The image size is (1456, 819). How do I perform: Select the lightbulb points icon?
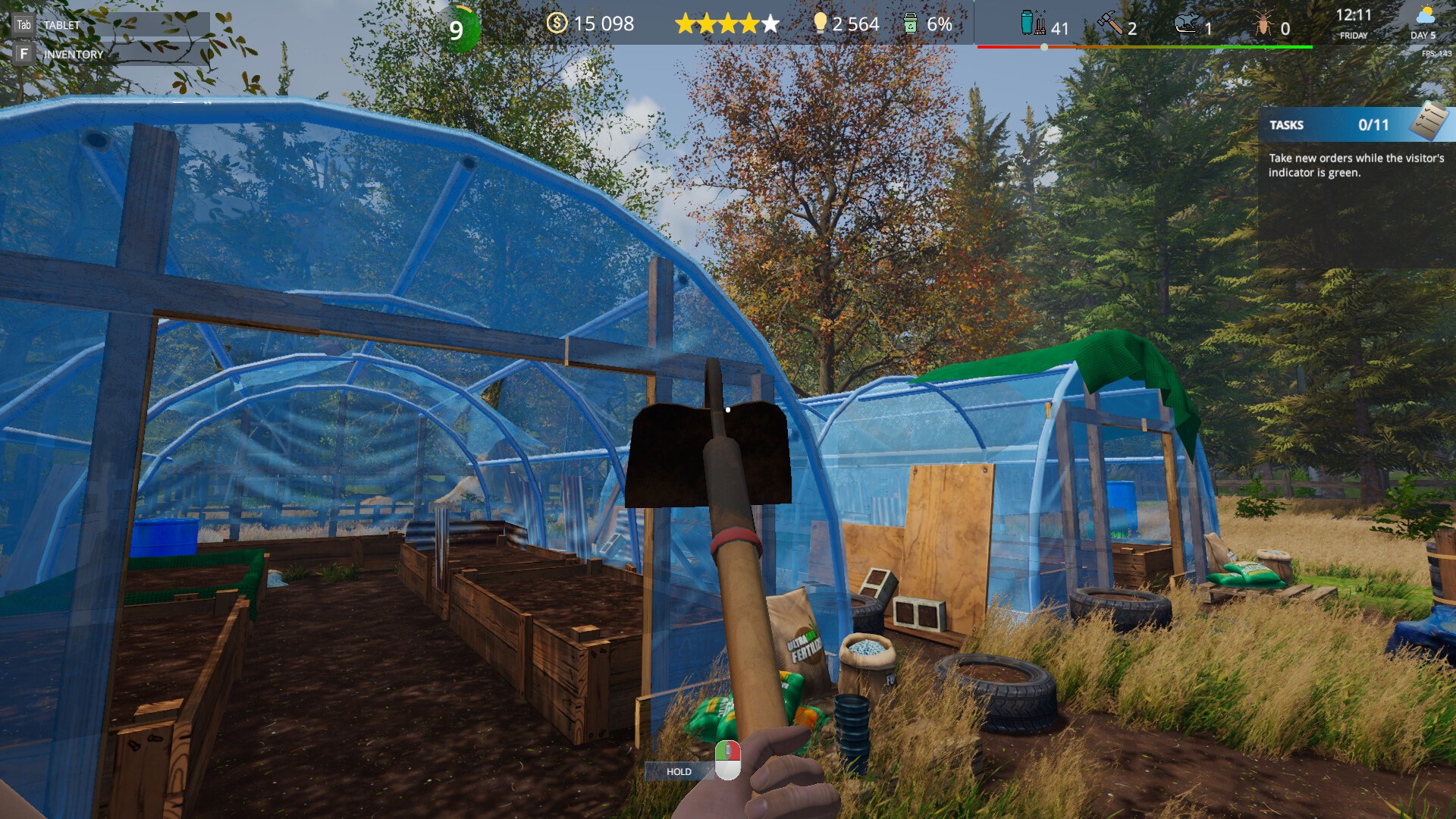pos(820,24)
